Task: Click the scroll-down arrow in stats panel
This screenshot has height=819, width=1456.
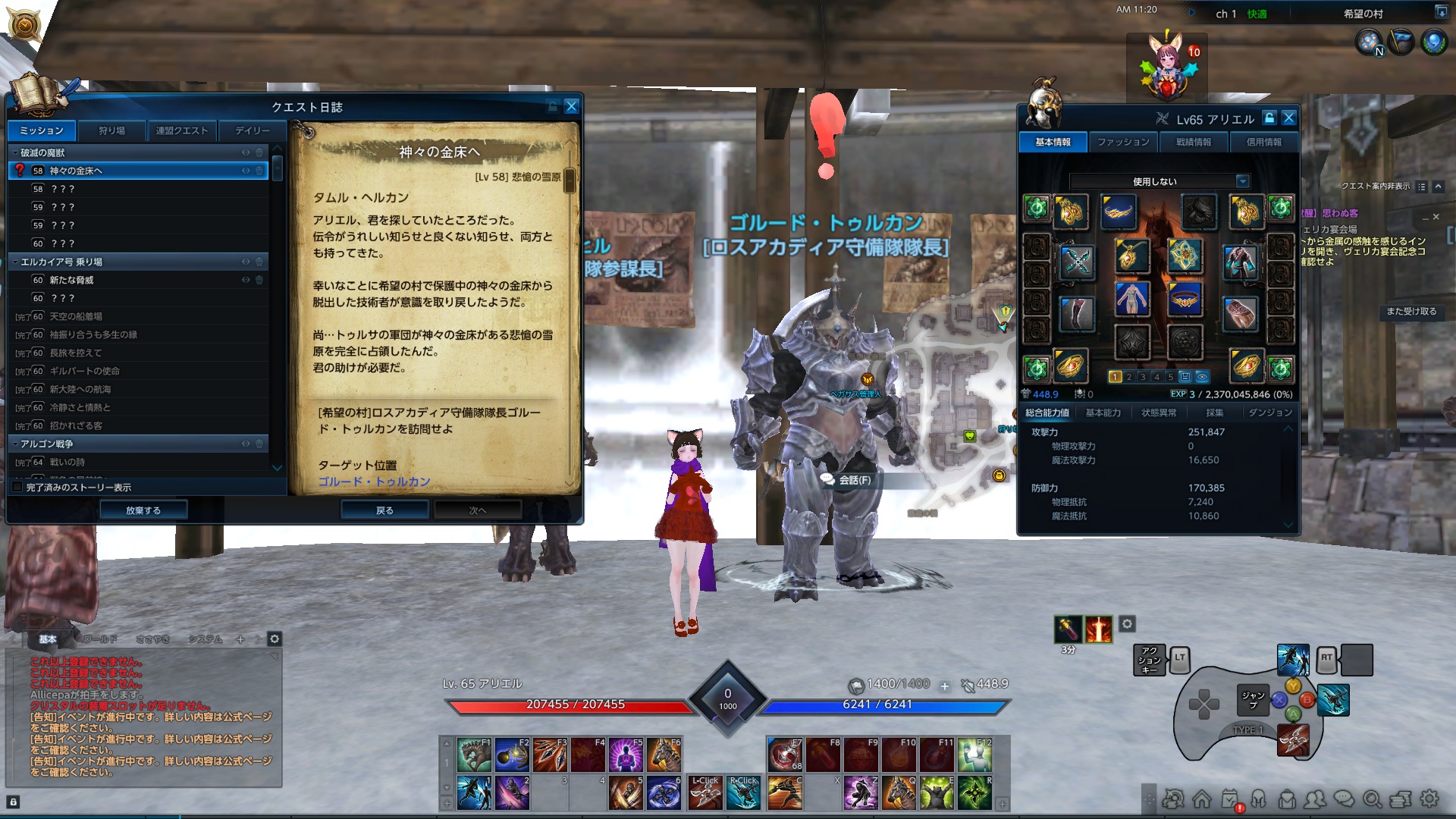Action: tap(1288, 524)
